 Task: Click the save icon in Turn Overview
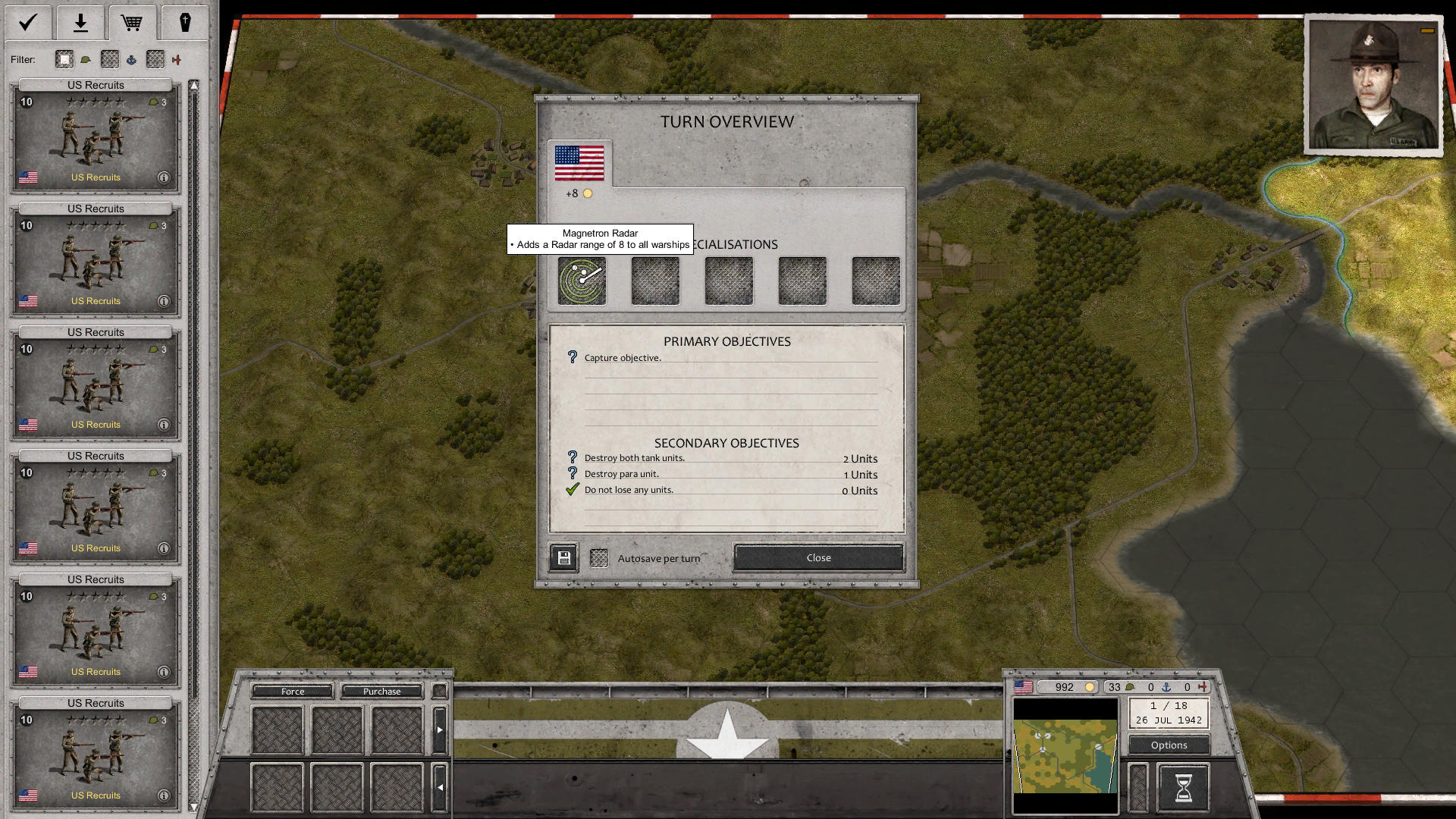coord(563,557)
